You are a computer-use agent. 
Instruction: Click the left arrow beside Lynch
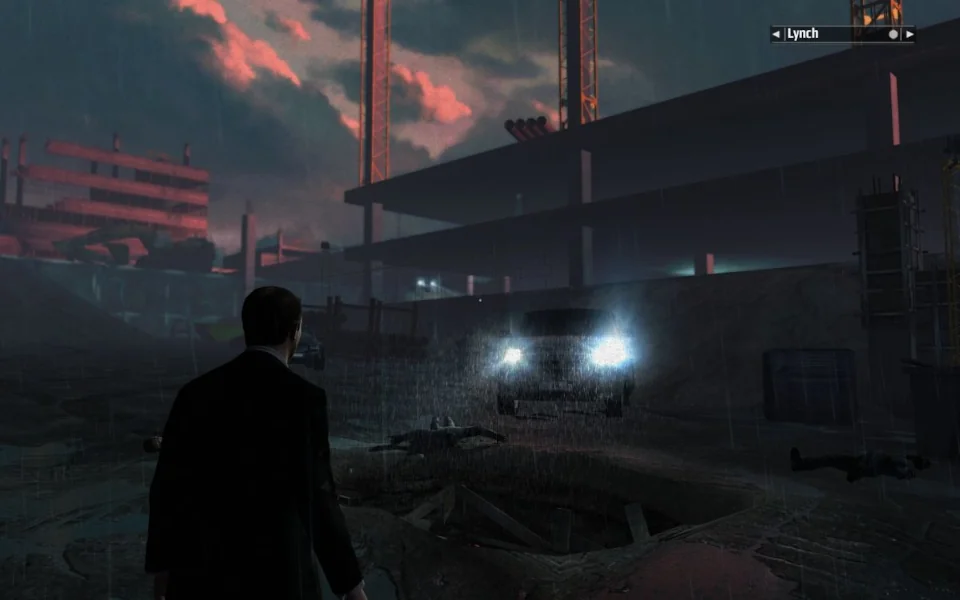[x=776, y=34]
